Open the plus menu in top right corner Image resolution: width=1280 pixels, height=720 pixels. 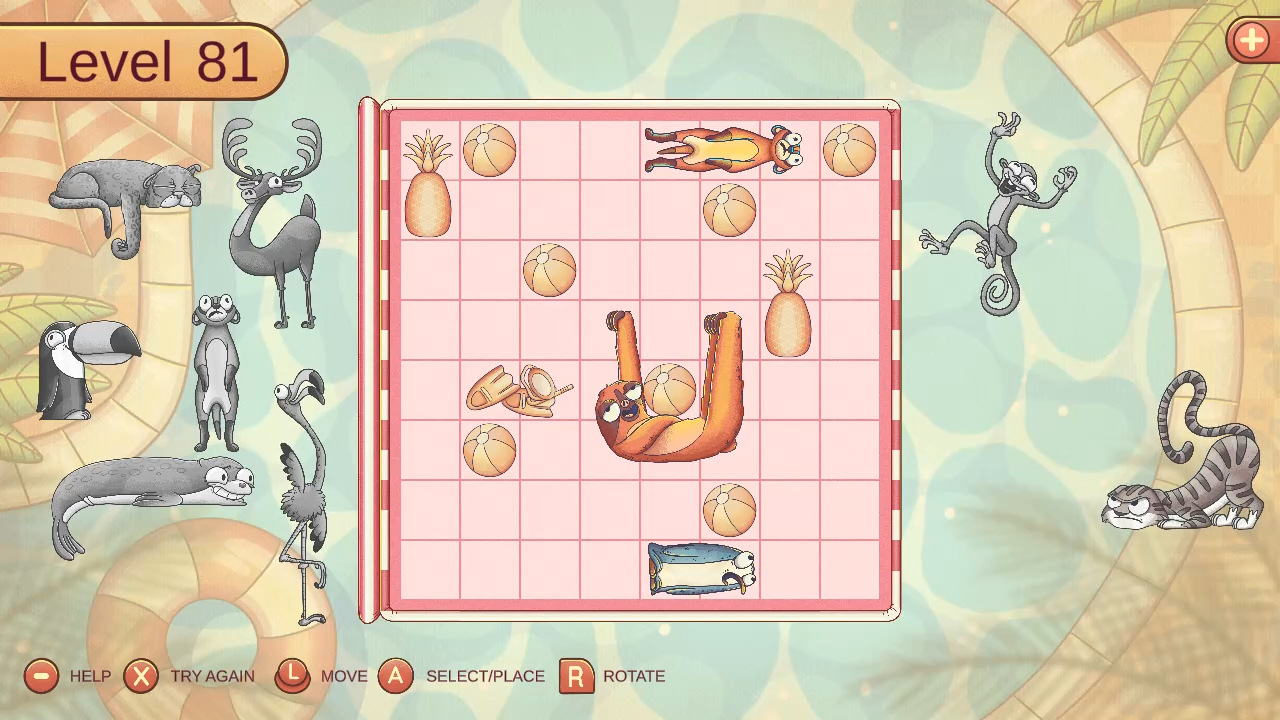[x=1251, y=42]
